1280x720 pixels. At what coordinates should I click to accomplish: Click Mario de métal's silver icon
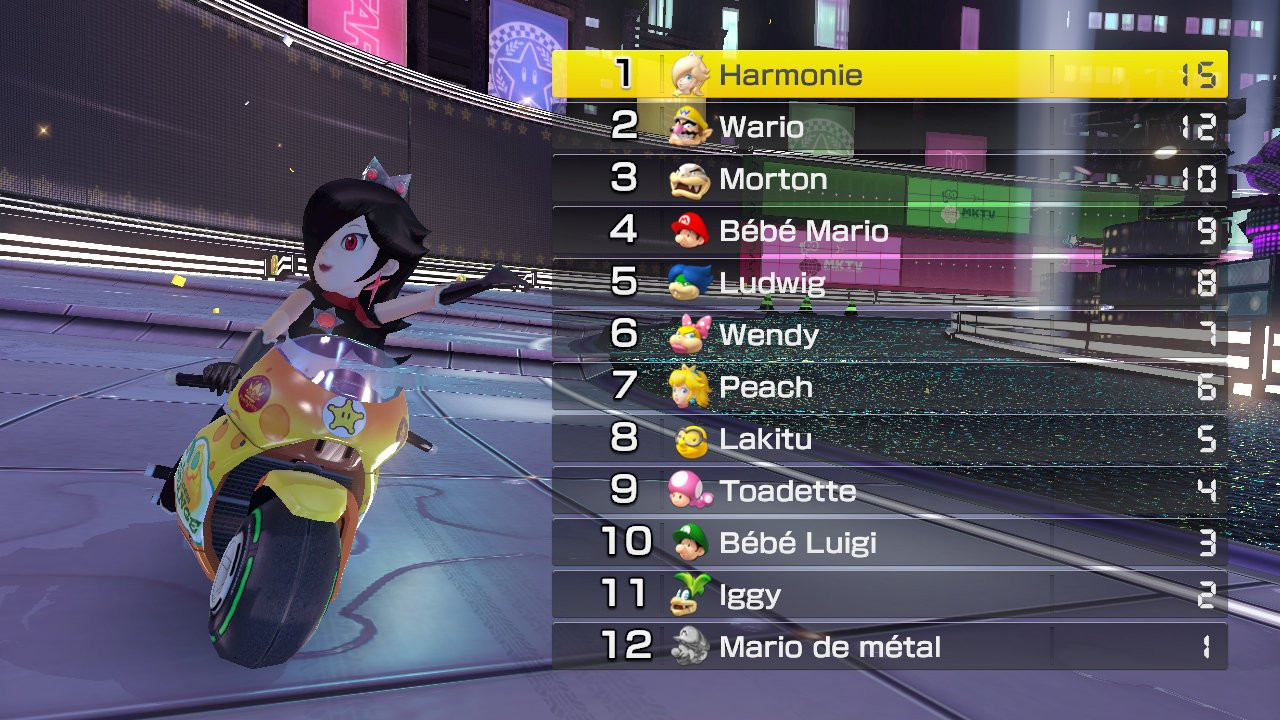coord(691,647)
